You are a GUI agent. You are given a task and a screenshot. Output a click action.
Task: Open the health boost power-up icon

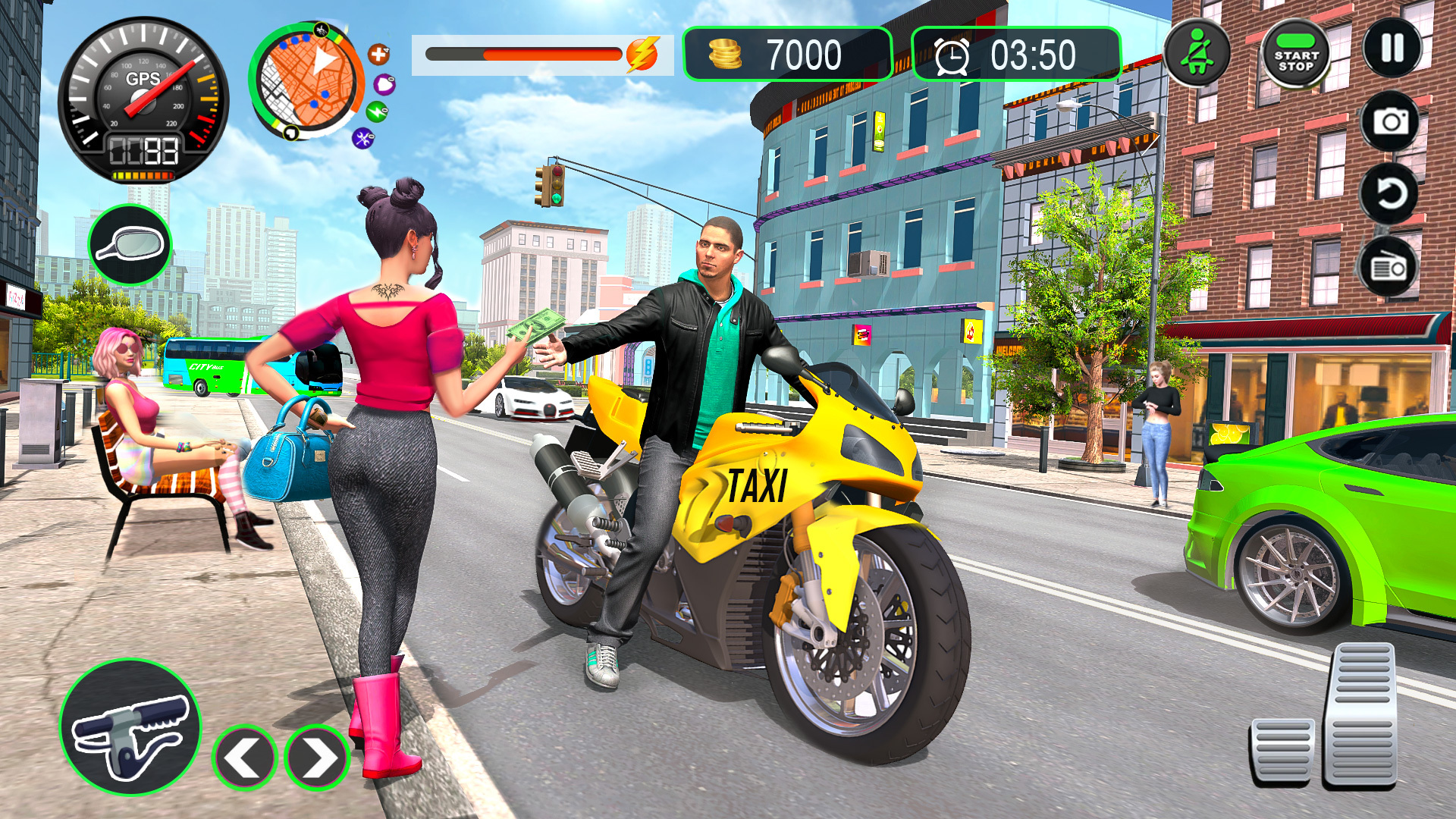(378, 53)
